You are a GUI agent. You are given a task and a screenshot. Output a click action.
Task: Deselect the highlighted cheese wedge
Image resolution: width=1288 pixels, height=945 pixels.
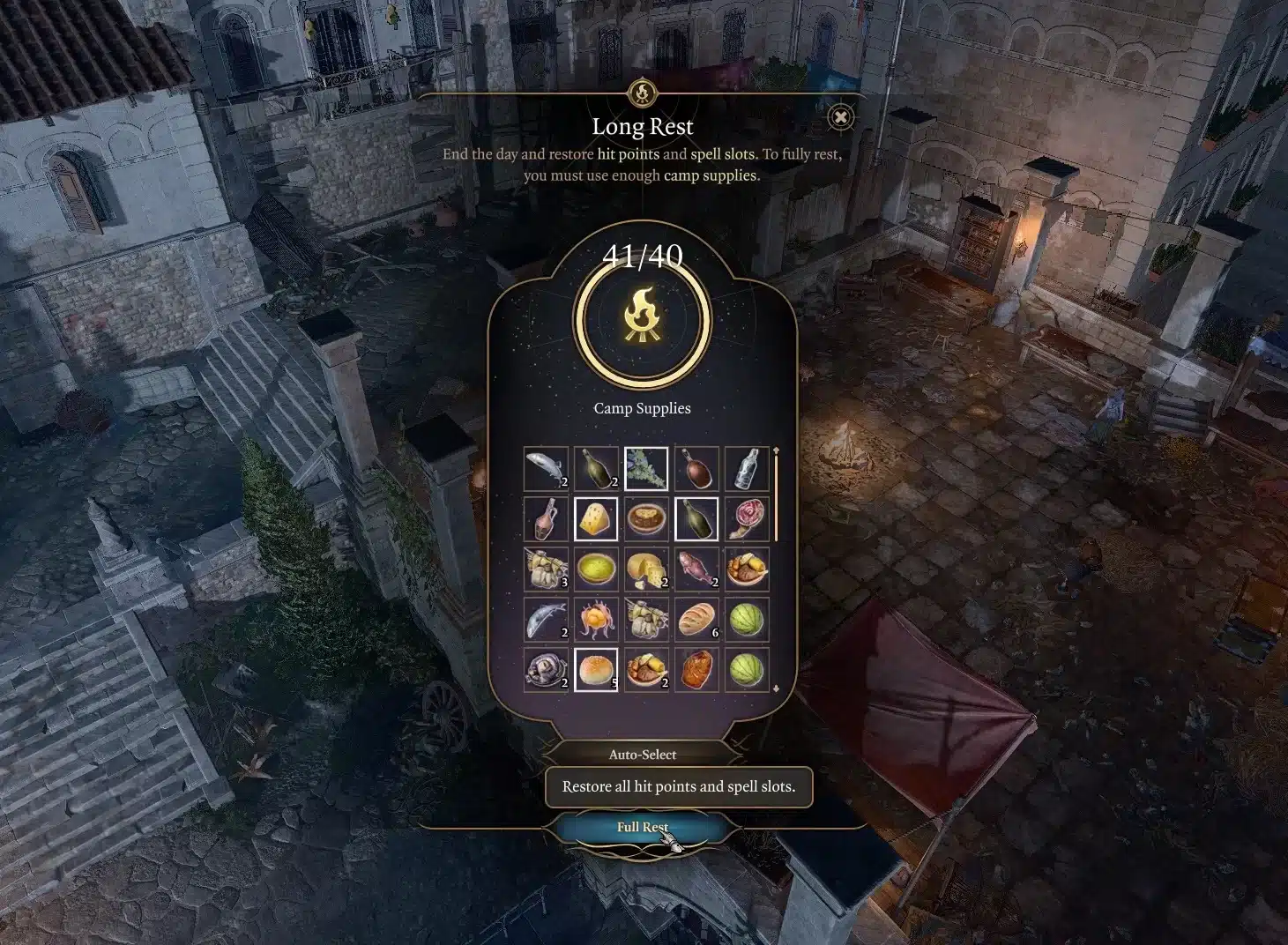(596, 518)
